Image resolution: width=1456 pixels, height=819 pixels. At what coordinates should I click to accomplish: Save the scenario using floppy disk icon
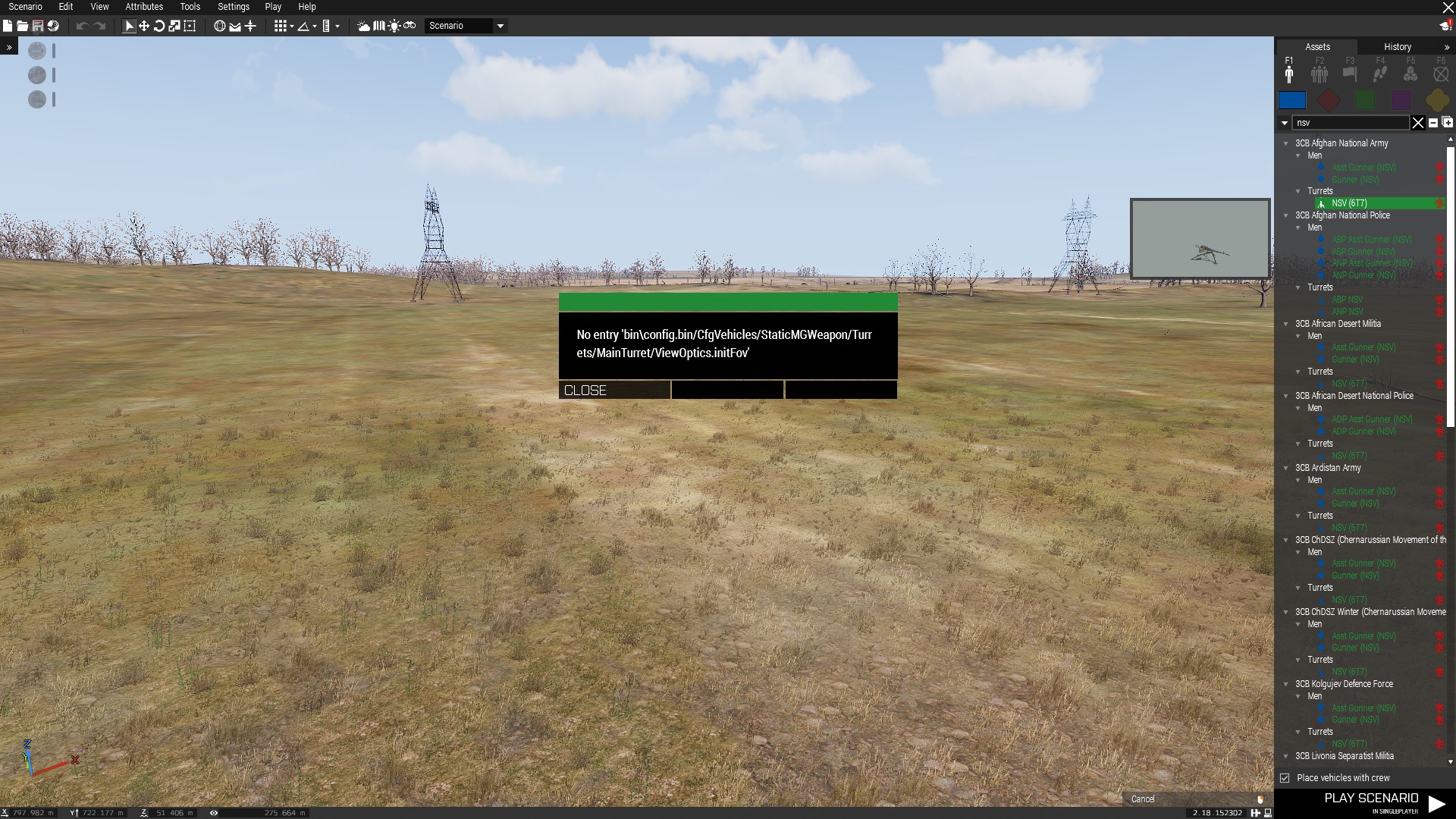[37, 26]
